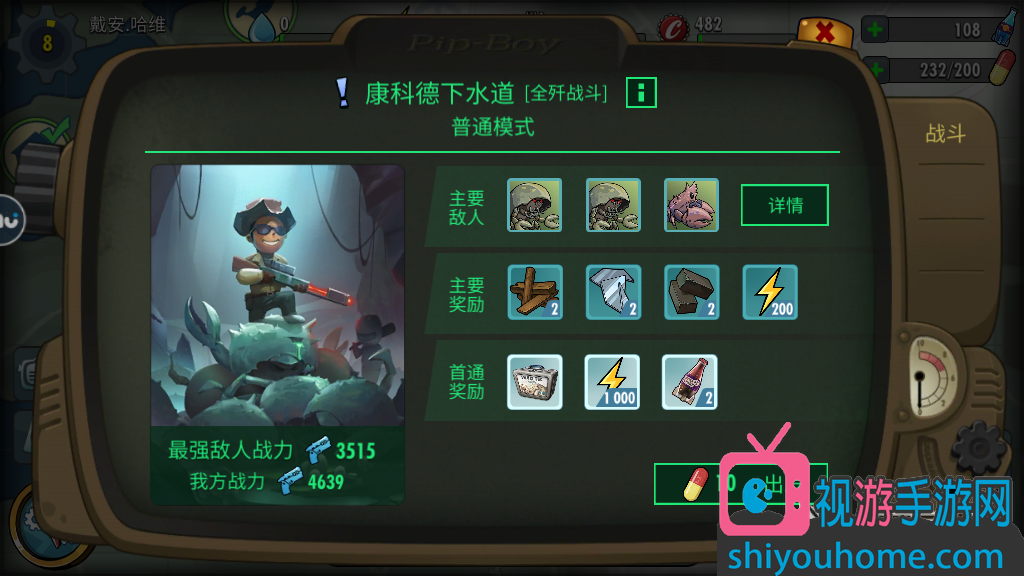Select the pink mirelurk crab enemy icon
This screenshot has height=576, width=1024.
pyautogui.click(x=691, y=205)
